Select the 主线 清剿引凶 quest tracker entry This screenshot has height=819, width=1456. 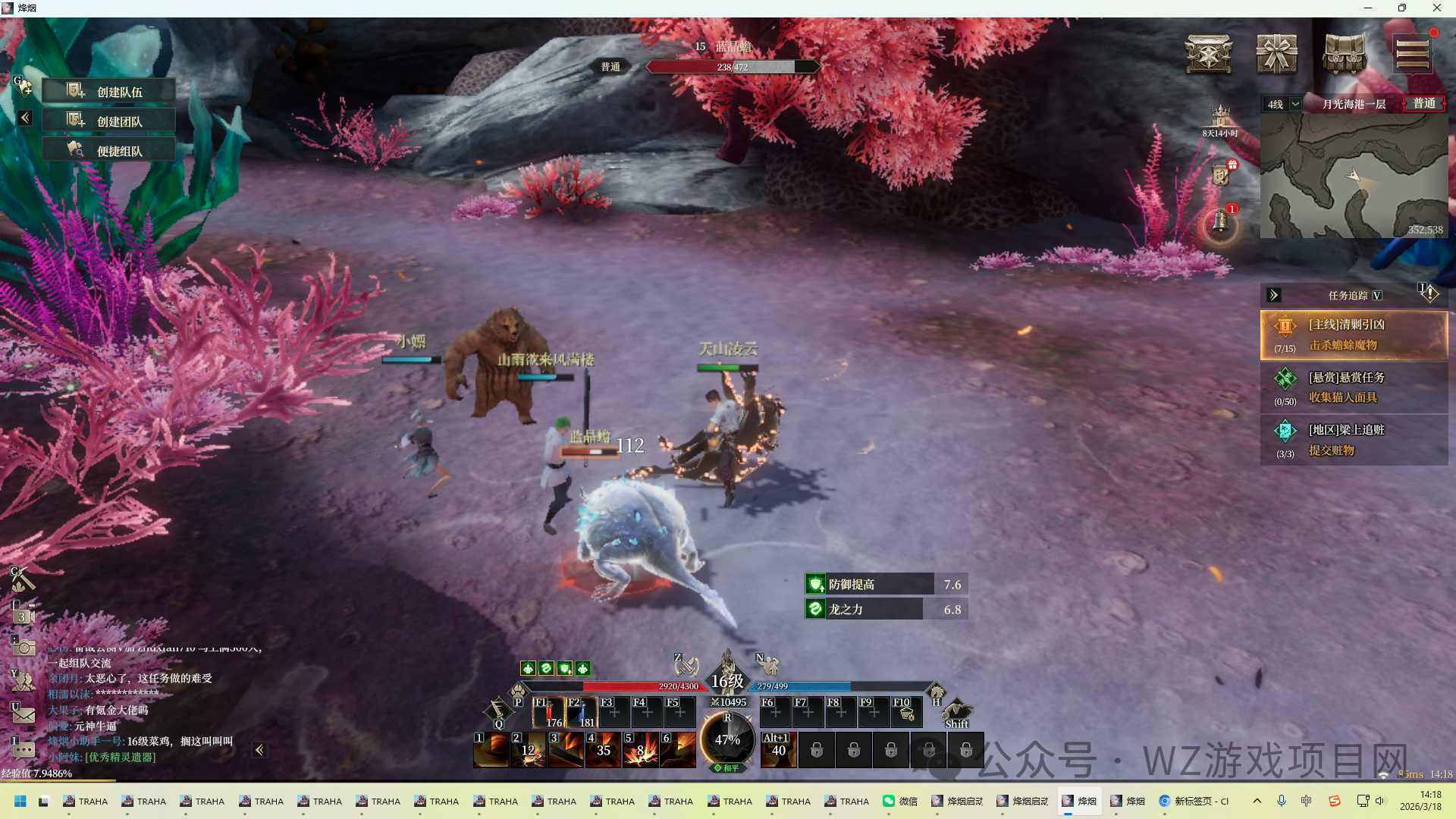tap(1354, 334)
